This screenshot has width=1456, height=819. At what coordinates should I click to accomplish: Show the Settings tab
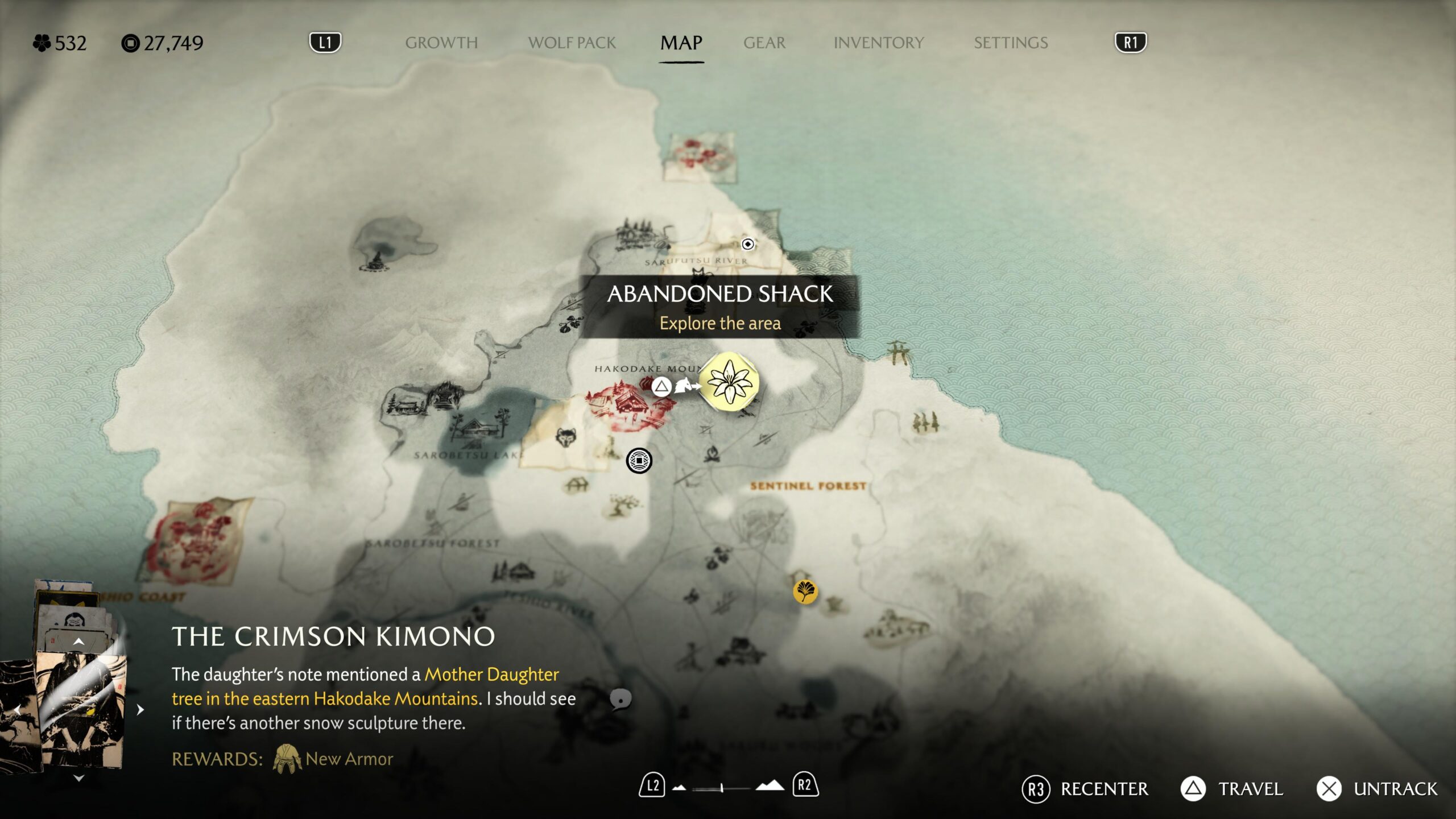pyautogui.click(x=1011, y=43)
